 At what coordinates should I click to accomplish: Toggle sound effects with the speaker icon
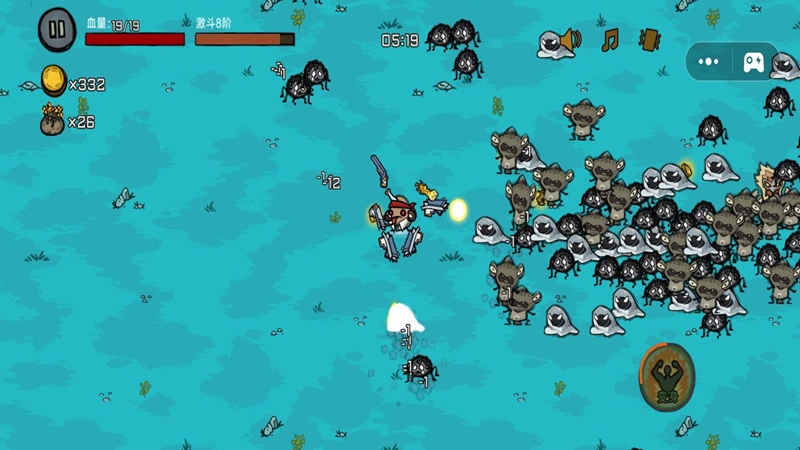pyautogui.click(x=571, y=41)
